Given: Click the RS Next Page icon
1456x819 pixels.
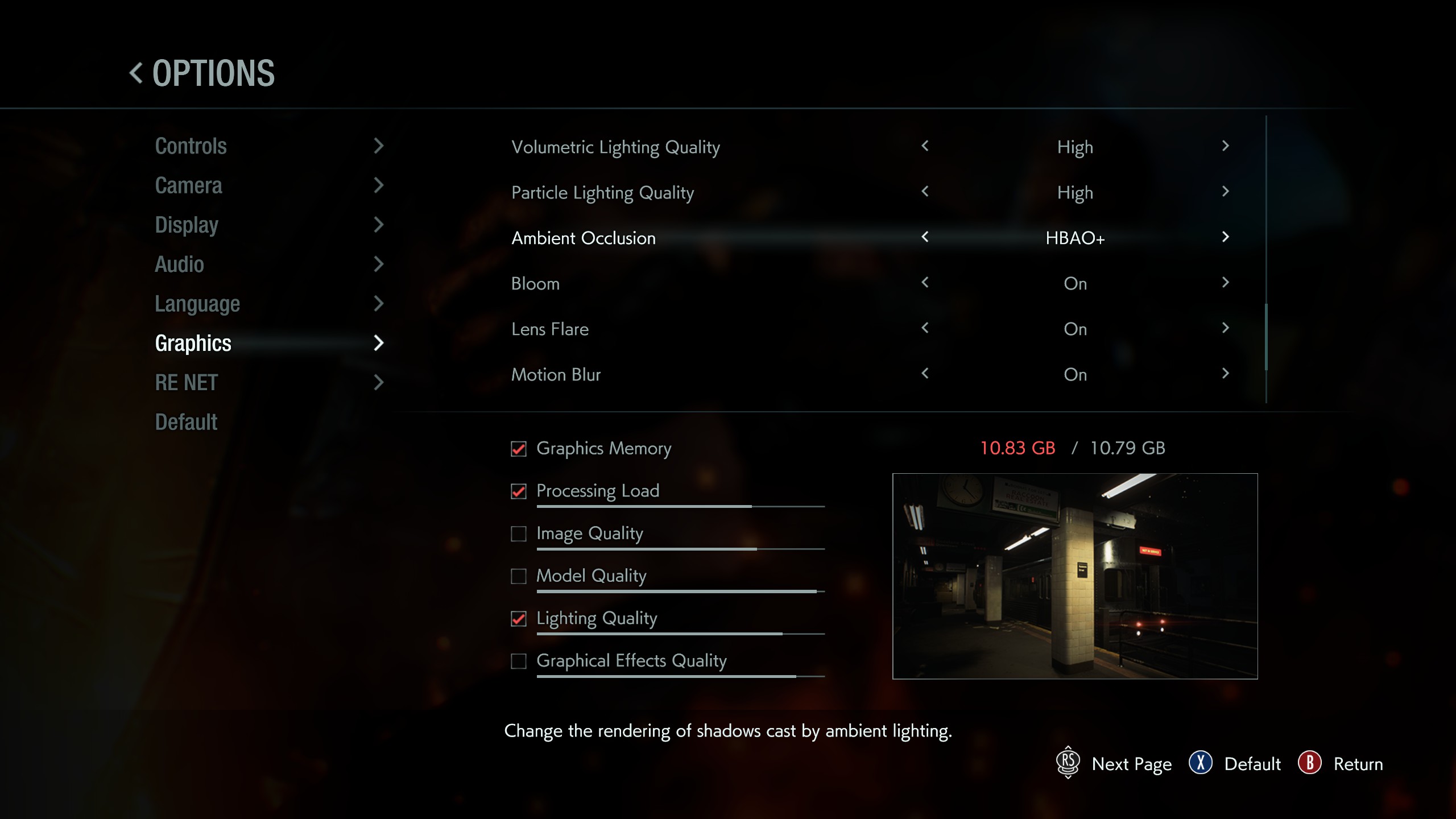Looking at the screenshot, I should pyautogui.click(x=1068, y=764).
